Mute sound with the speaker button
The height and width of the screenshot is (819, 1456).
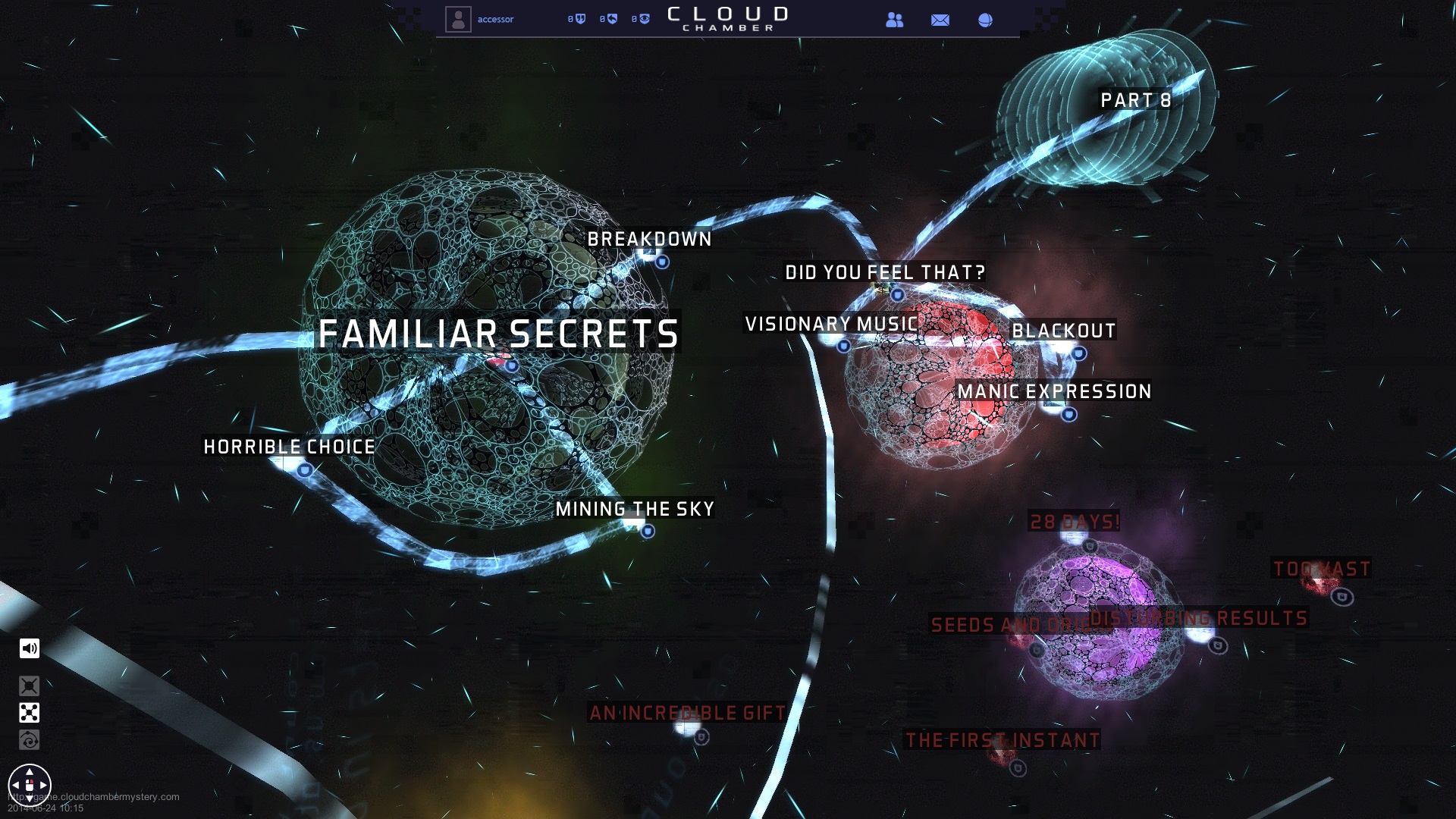30,648
